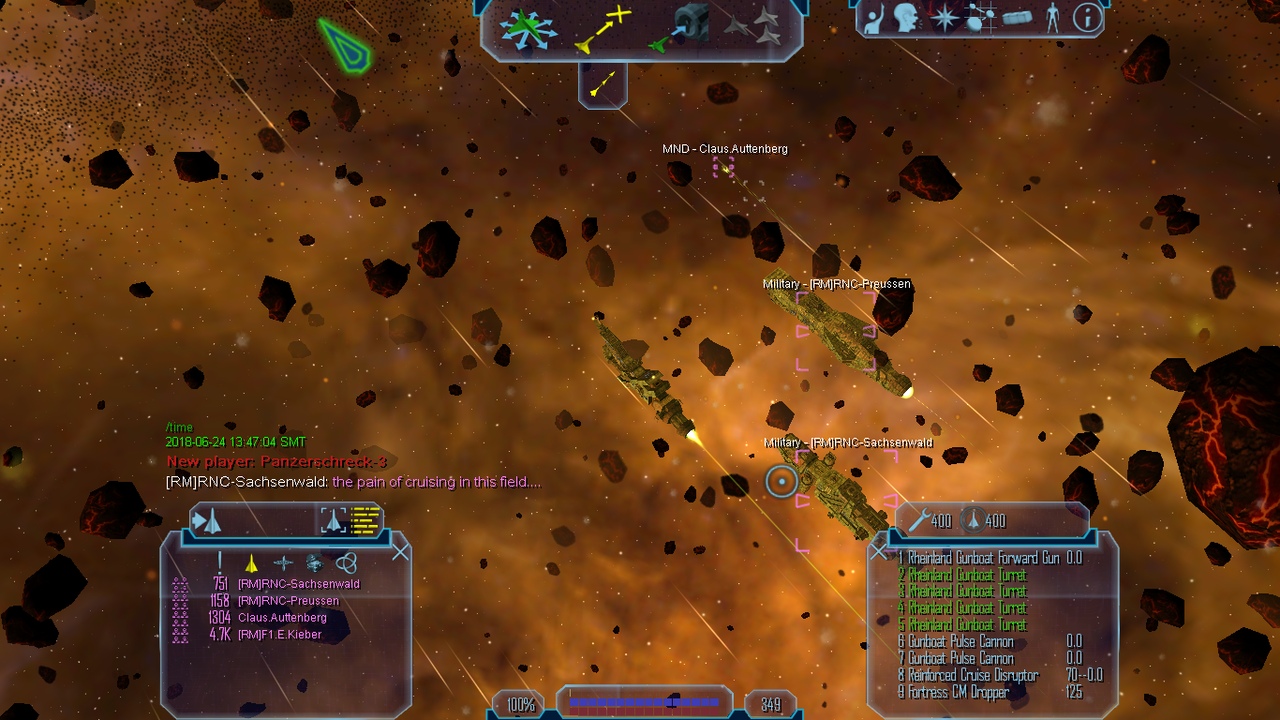Choose the Join Formation maneuver icon
The width and height of the screenshot is (1280, 720).
point(755,27)
